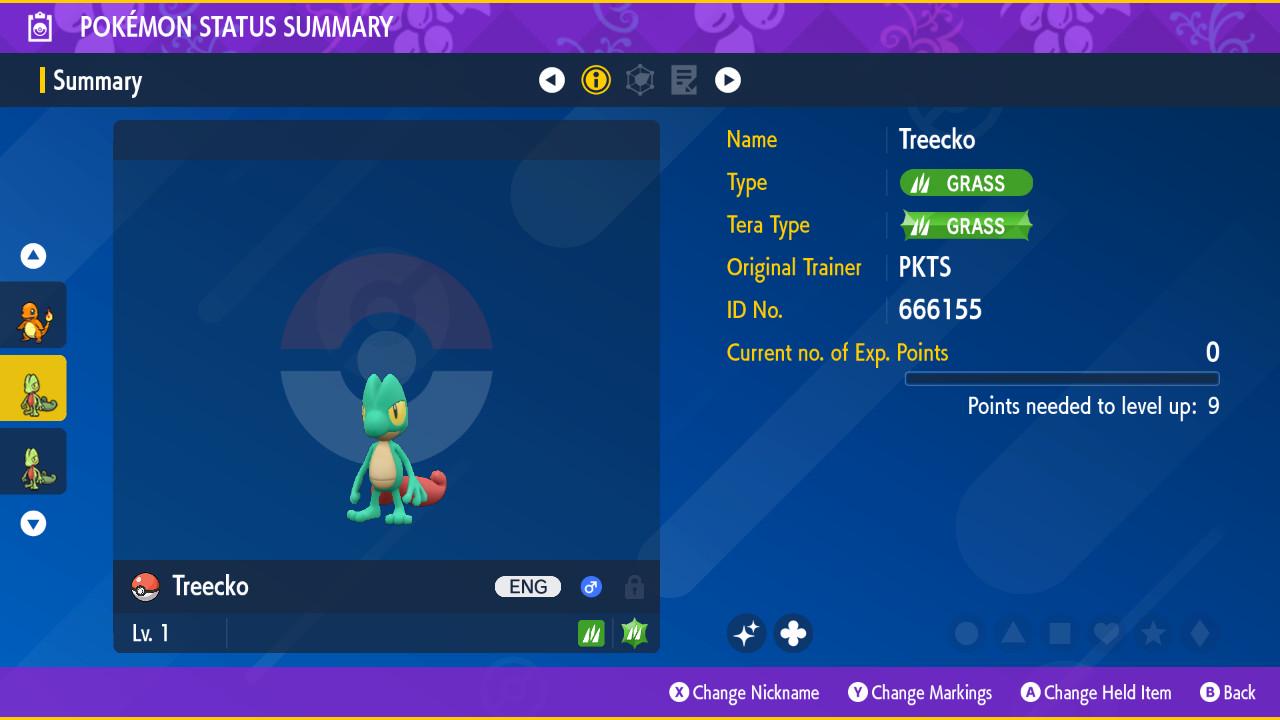Go to the previous summary page arrow
This screenshot has height=720, width=1280.
[x=552, y=80]
